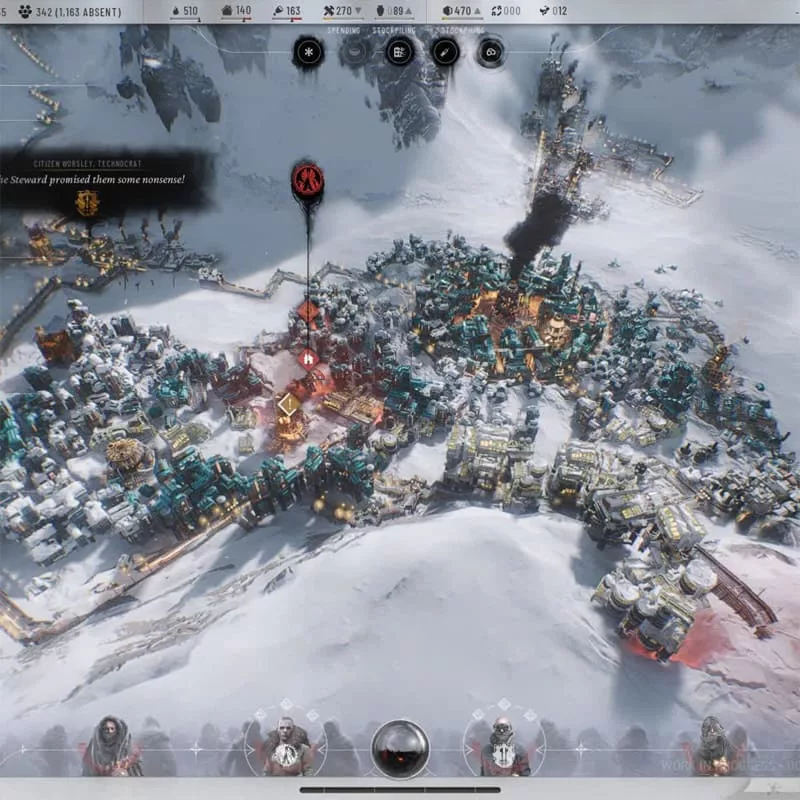This screenshot has width=800, height=800.
Task: Open the yellow exclamation warning diamond
Action: 288,404
